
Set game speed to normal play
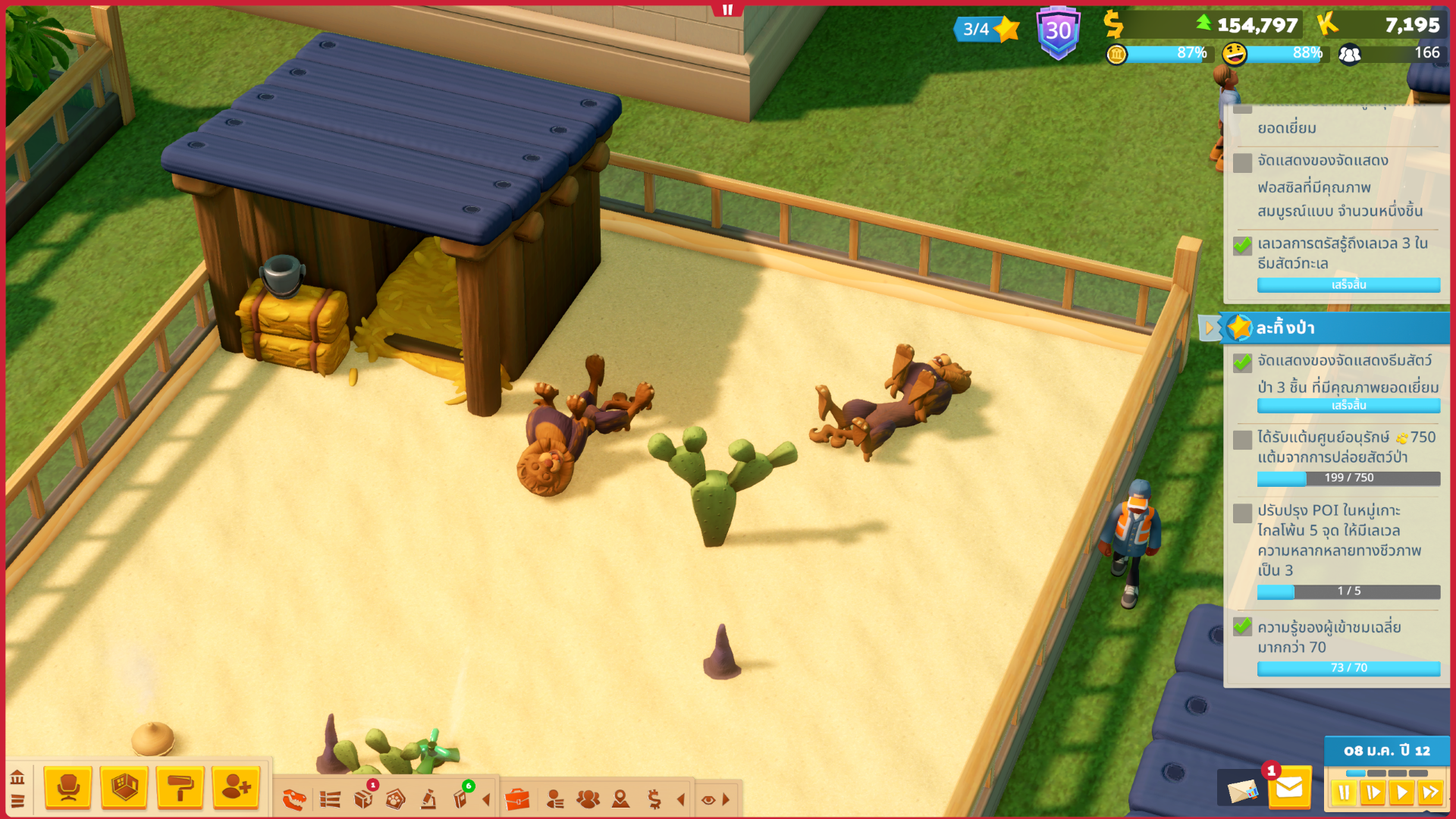pos(1401,793)
